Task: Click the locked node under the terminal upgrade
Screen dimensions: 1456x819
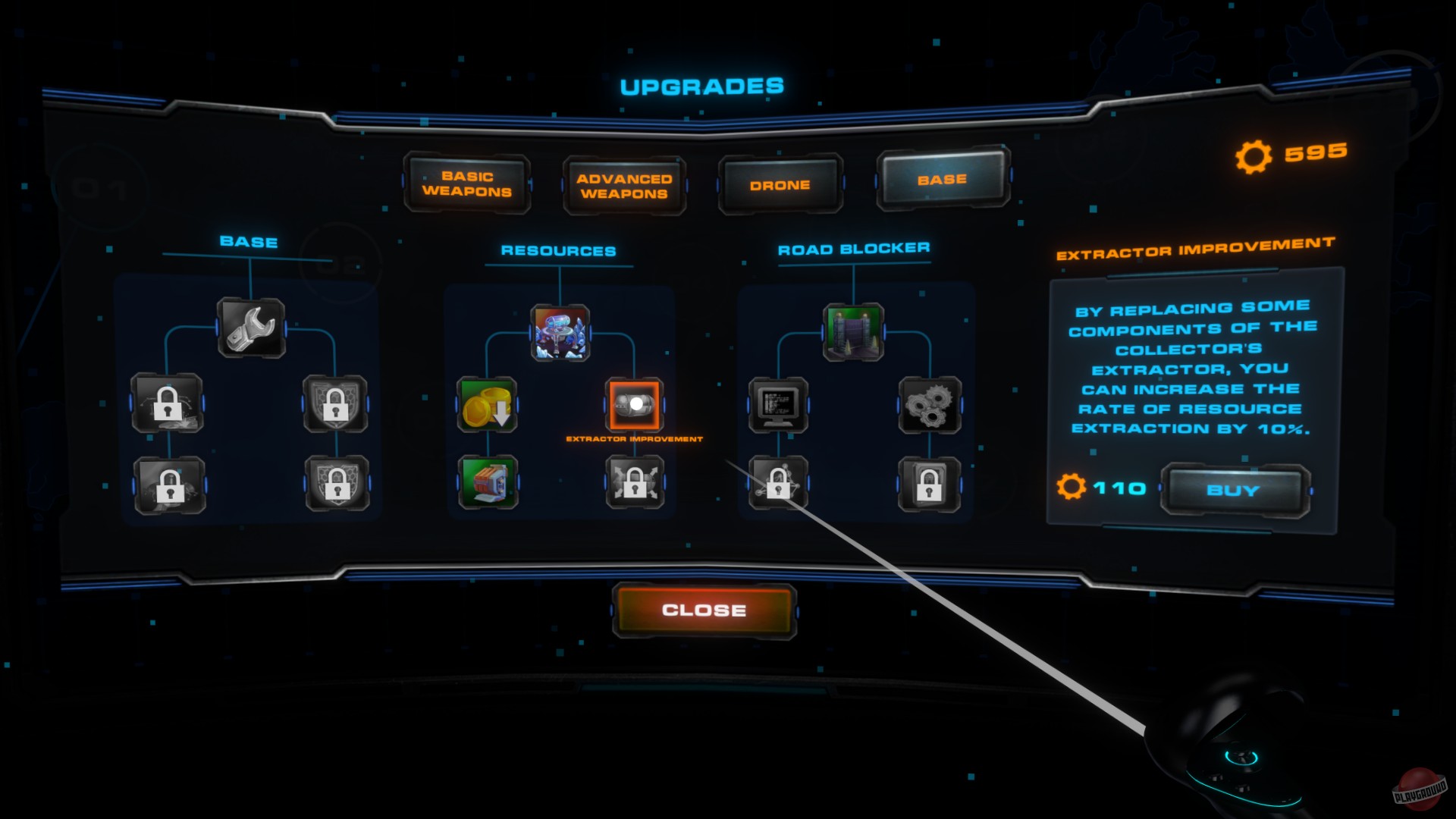Action: point(778,483)
